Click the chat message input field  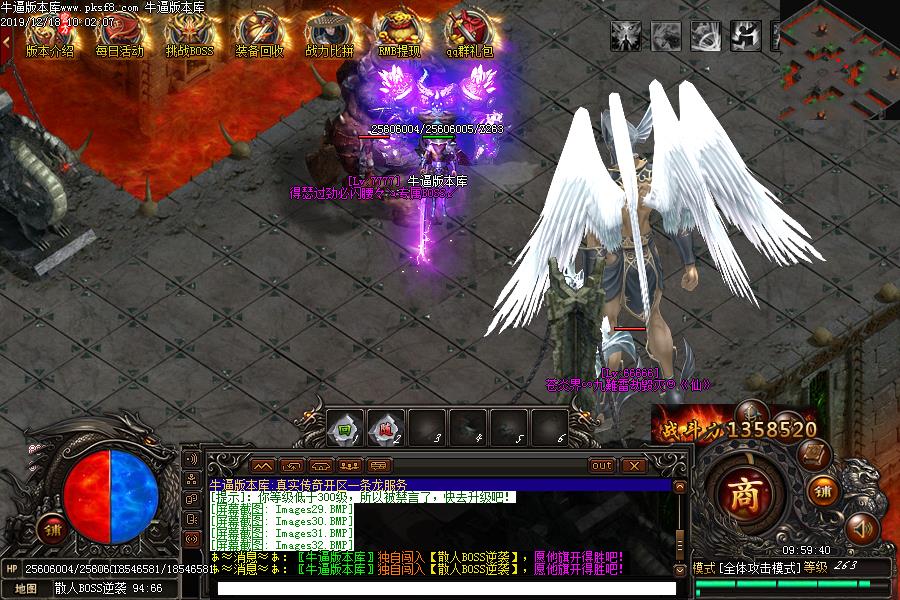click(445, 588)
